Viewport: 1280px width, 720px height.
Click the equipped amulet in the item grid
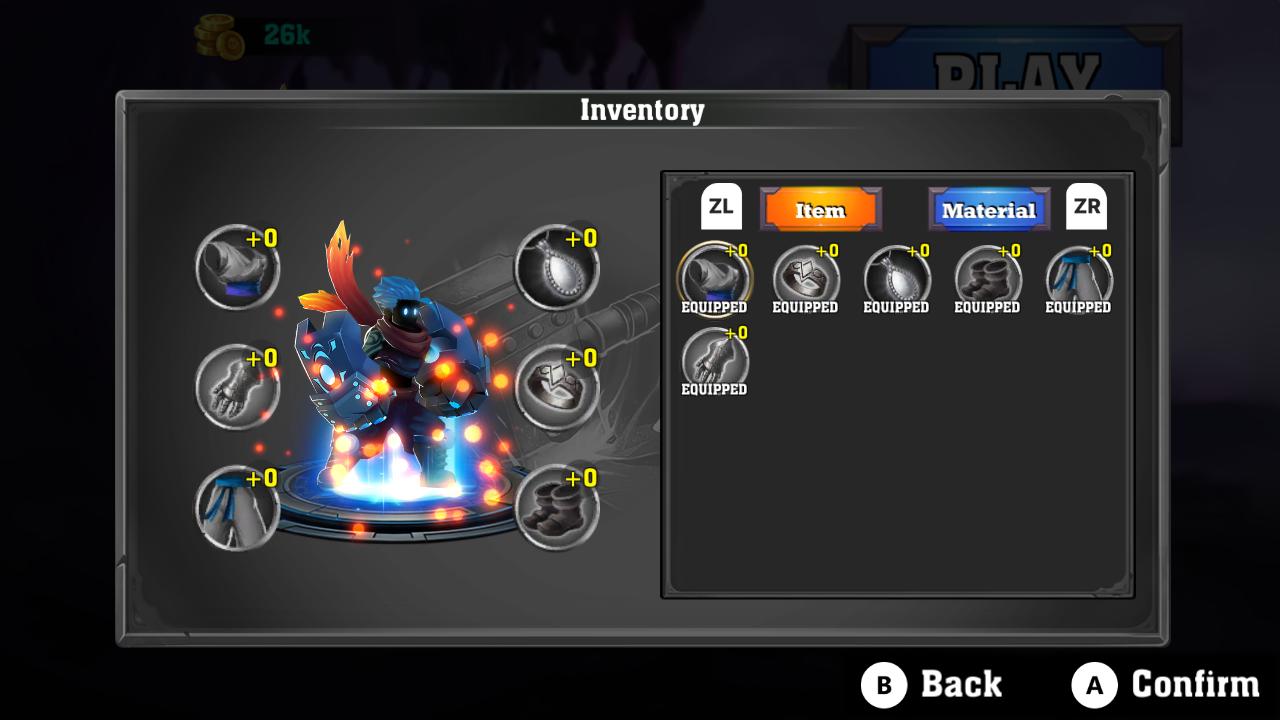pyautogui.click(x=897, y=278)
